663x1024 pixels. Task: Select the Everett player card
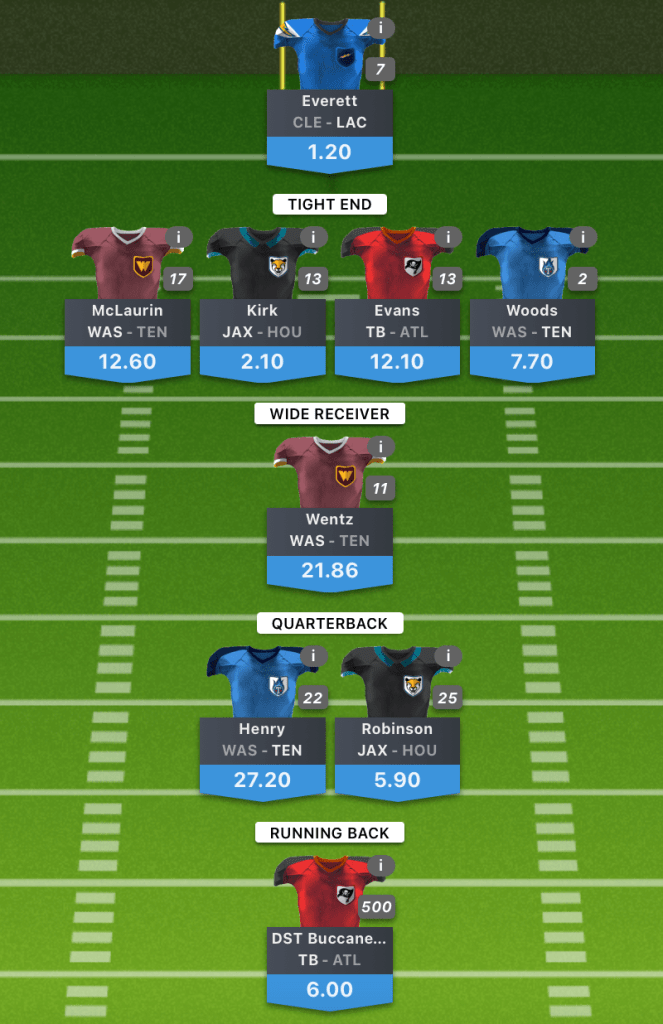click(x=330, y=112)
